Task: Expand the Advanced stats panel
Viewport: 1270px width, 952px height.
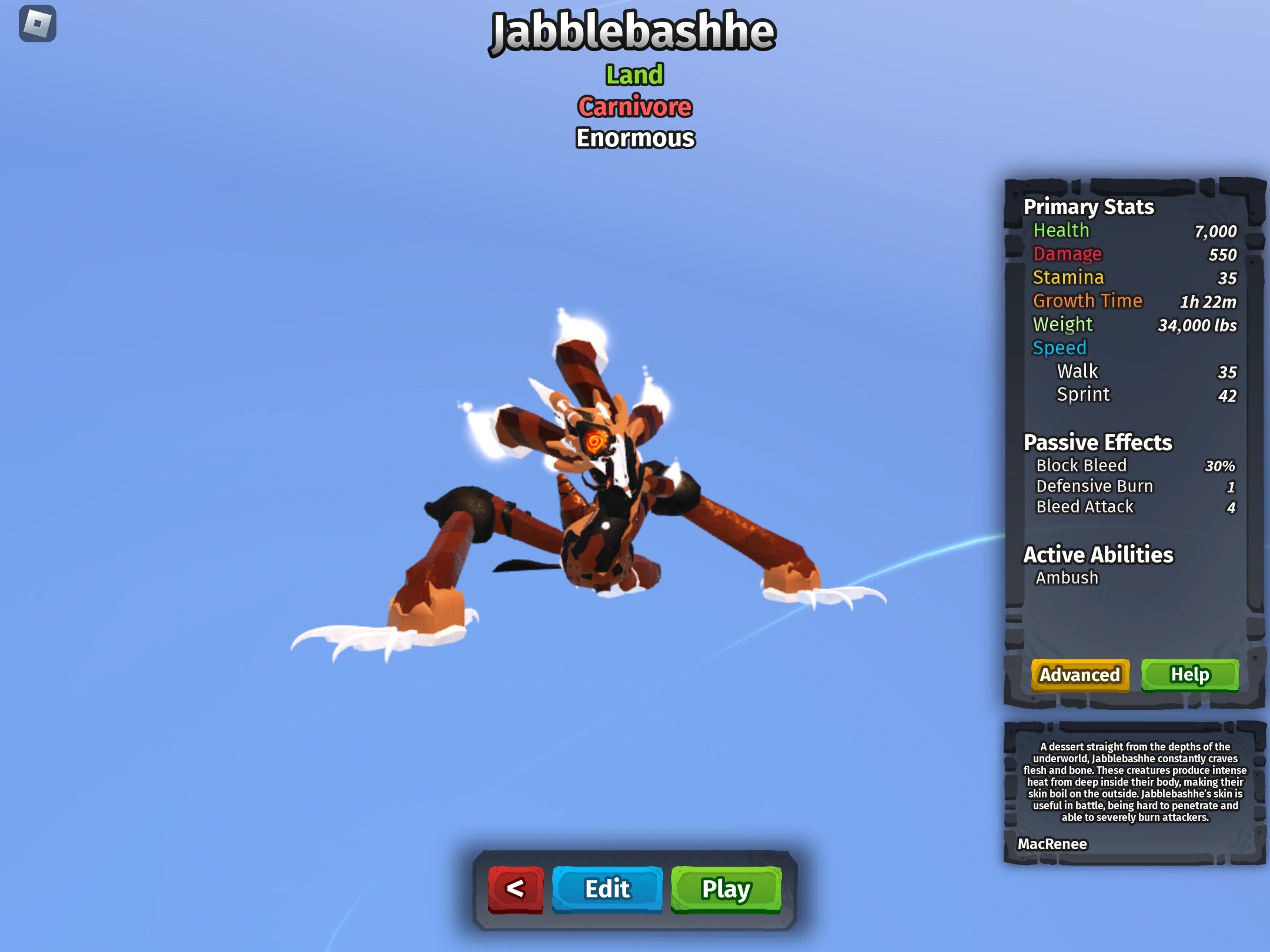Action: pos(1080,675)
